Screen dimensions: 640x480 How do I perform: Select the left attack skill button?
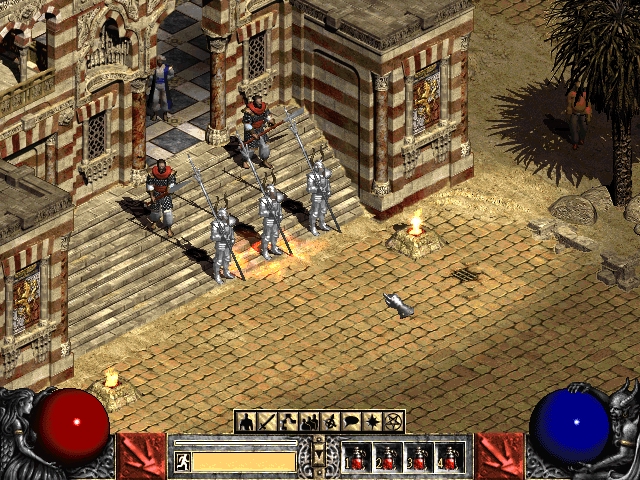141,456
